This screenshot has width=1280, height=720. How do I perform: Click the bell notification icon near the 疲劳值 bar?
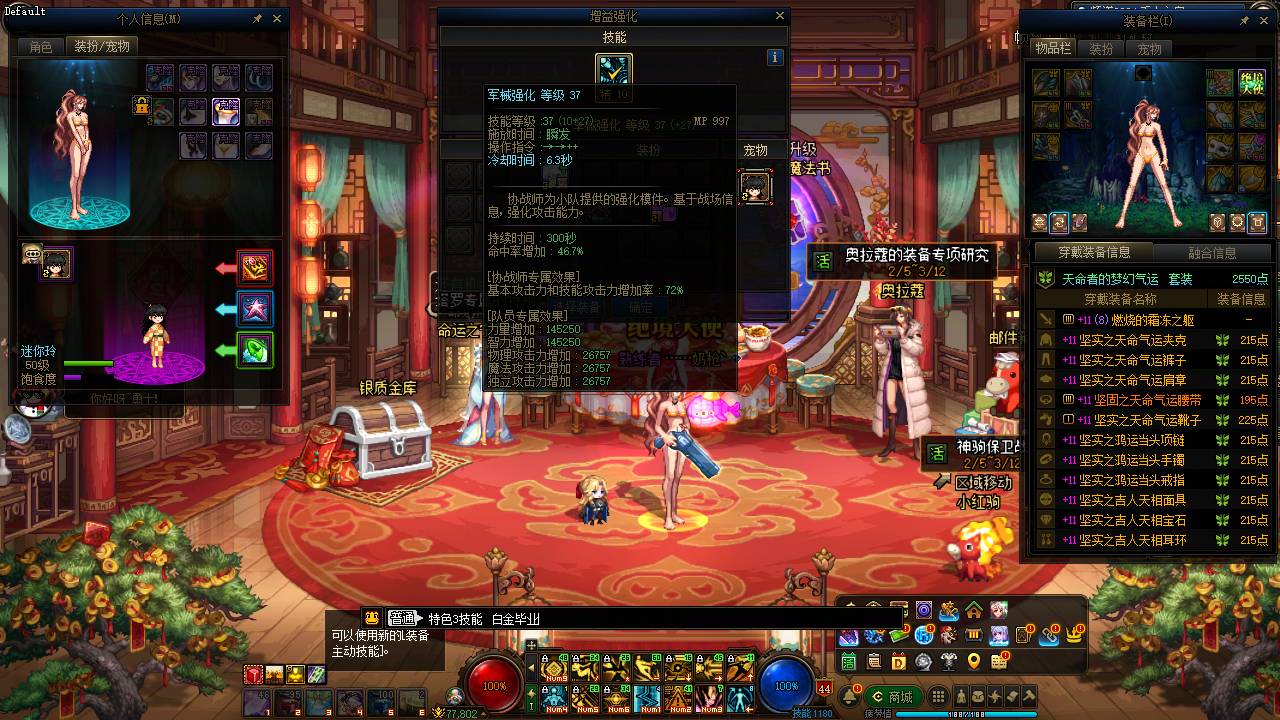[x=850, y=695]
